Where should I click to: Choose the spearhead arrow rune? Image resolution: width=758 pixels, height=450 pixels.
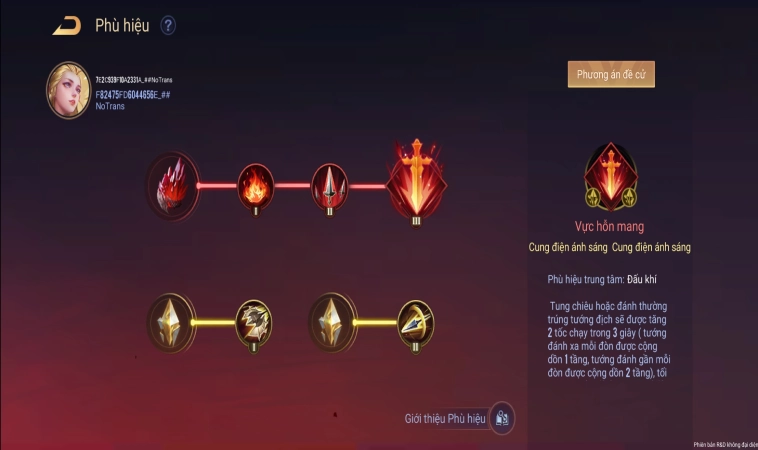pyautogui.click(x=332, y=184)
